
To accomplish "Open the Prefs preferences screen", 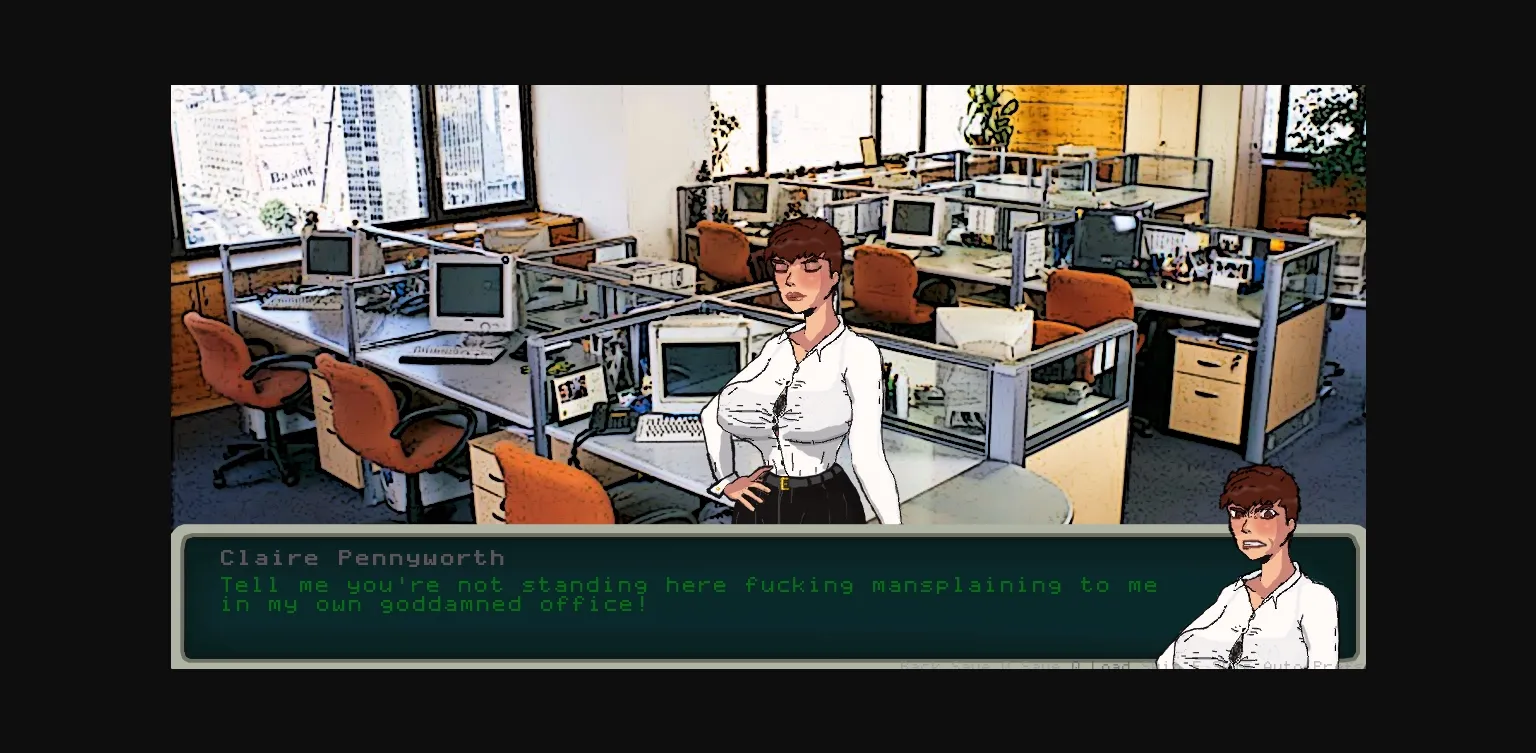I will 1335,666.
